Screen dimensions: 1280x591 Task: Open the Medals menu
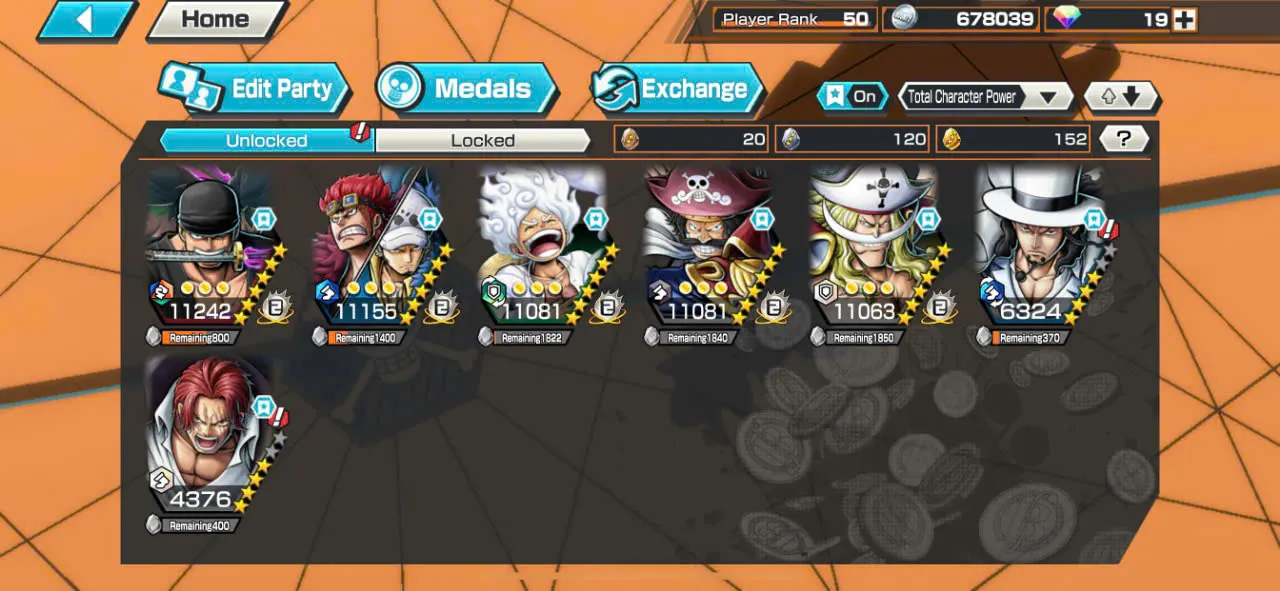tap(466, 89)
